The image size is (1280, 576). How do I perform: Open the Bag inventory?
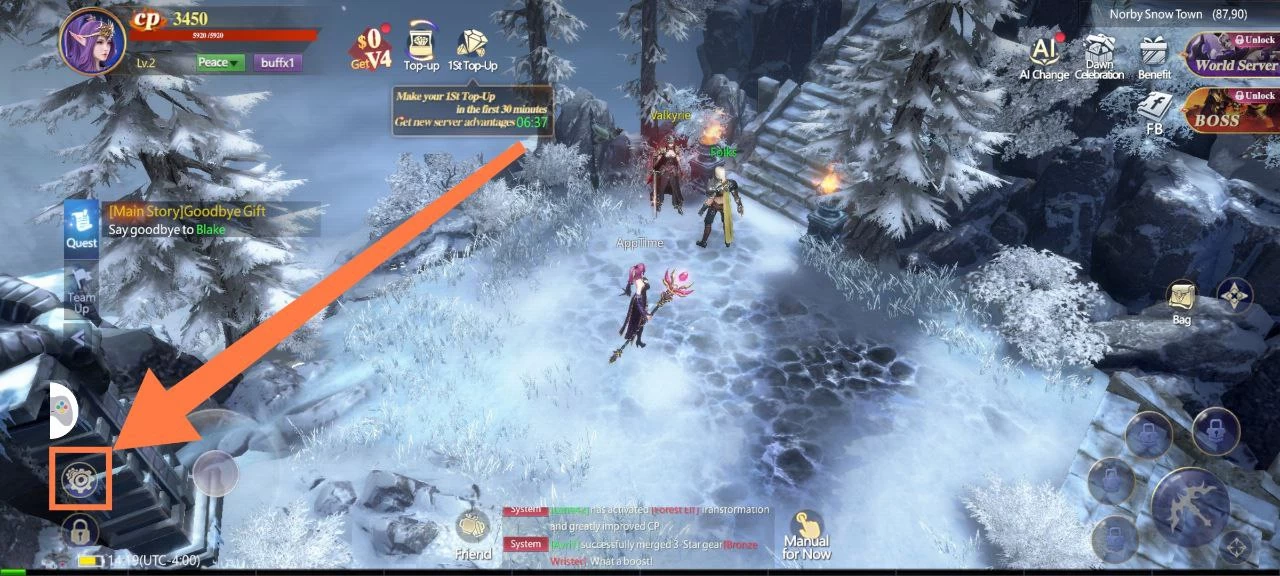[1181, 302]
